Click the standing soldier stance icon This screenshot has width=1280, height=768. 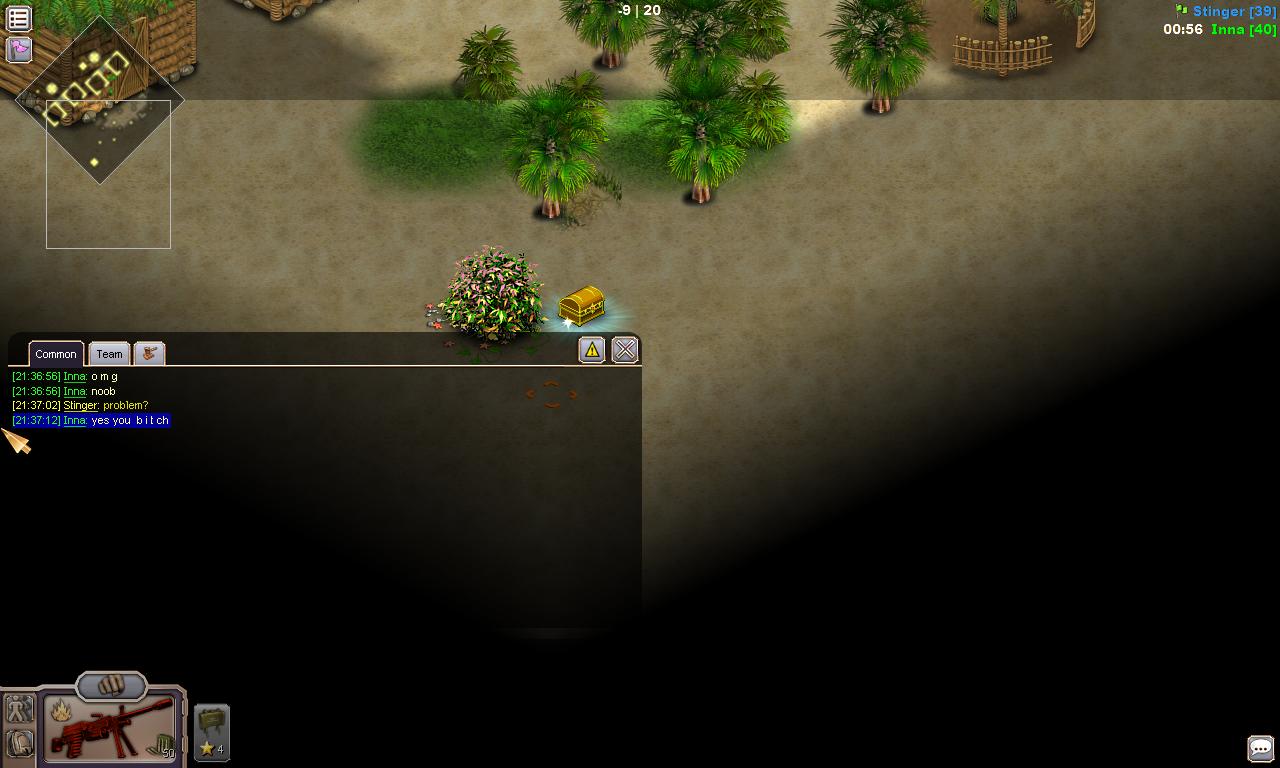[20, 710]
